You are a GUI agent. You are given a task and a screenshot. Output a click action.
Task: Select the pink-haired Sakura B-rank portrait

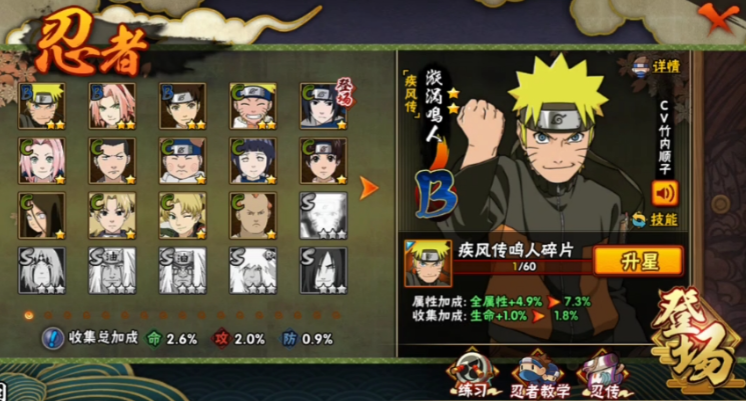[x=112, y=105]
